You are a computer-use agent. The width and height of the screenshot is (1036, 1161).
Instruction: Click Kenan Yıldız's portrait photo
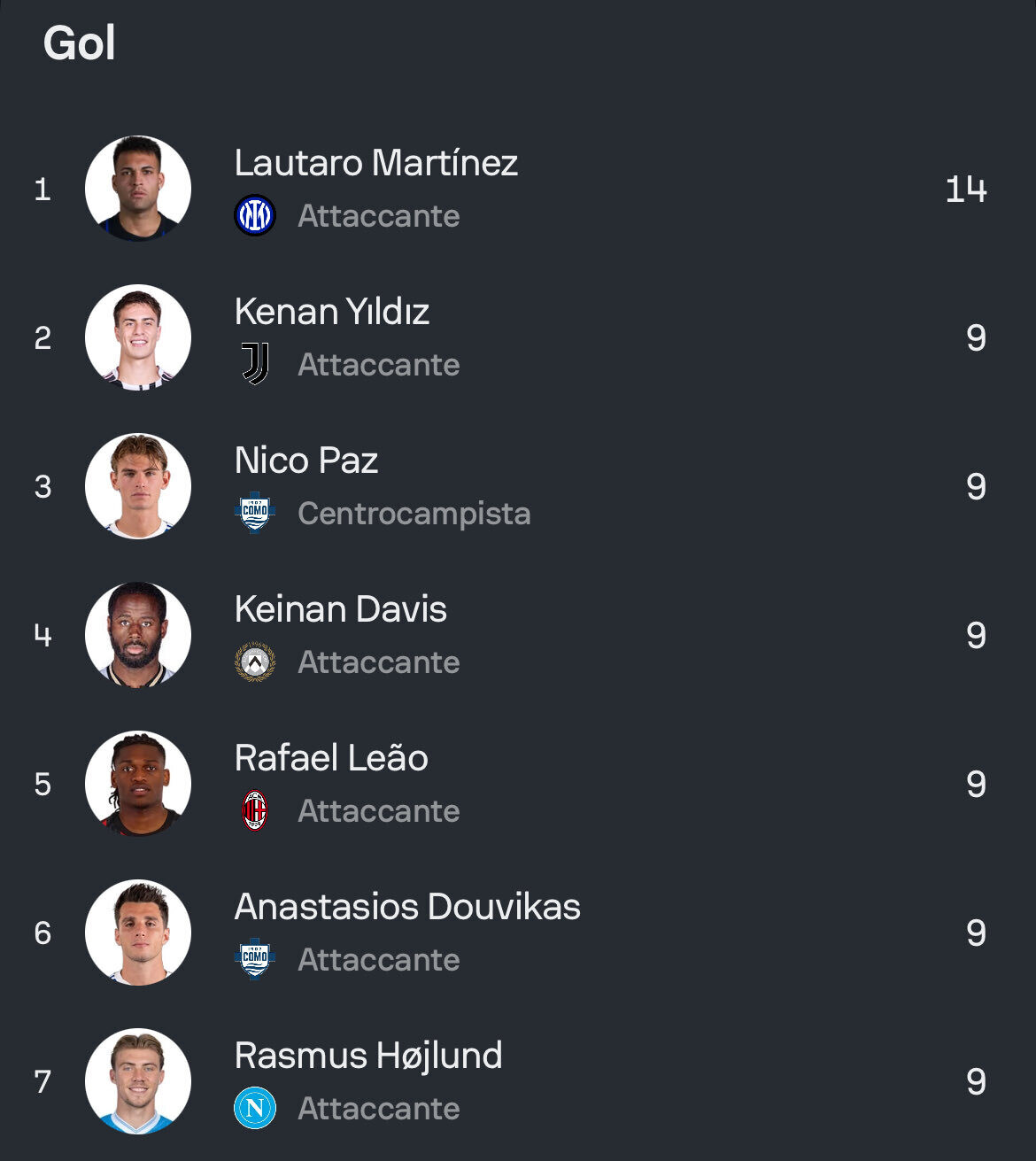tap(138, 337)
